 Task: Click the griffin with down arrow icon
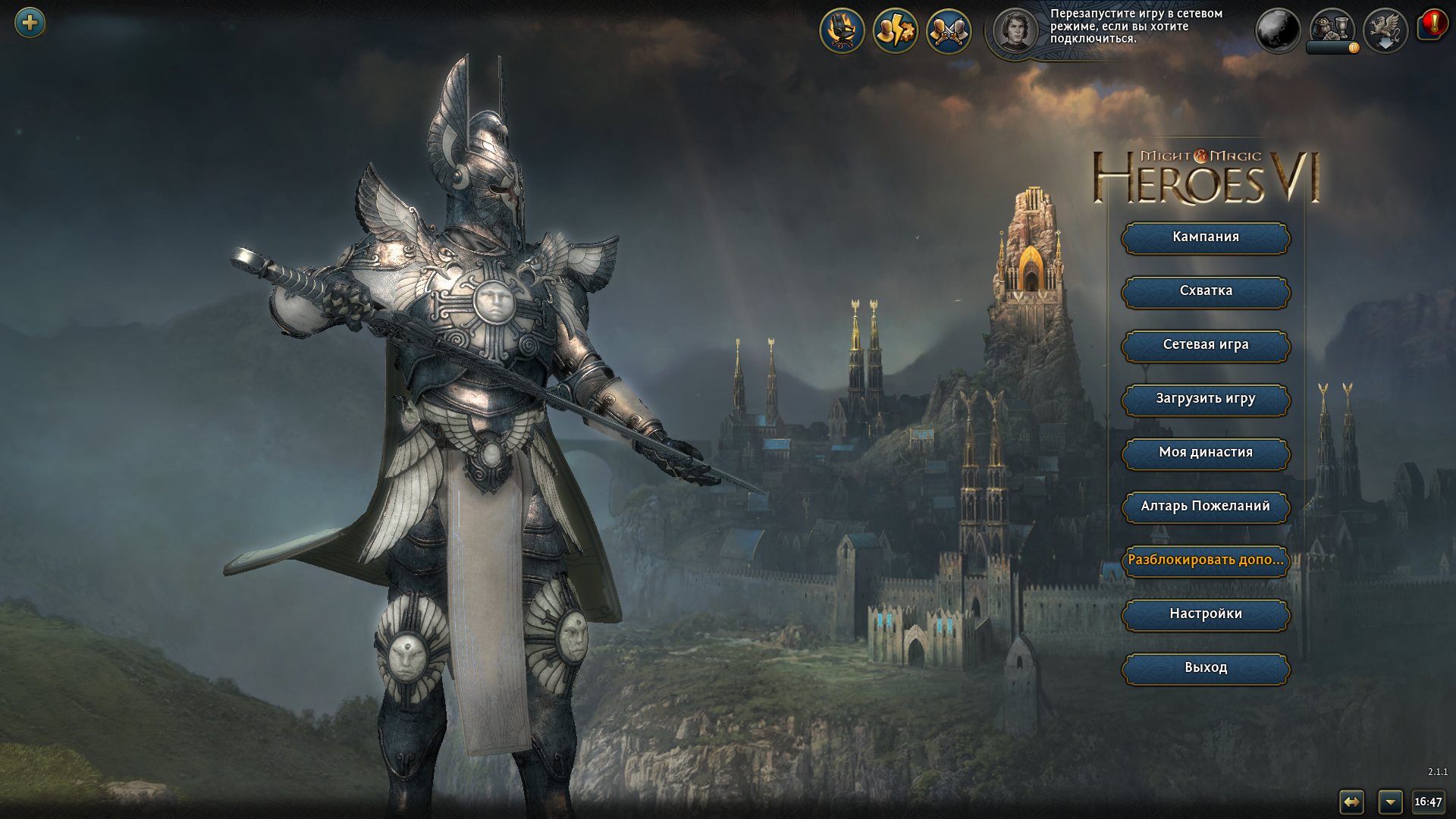click(x=1385, y=31)
